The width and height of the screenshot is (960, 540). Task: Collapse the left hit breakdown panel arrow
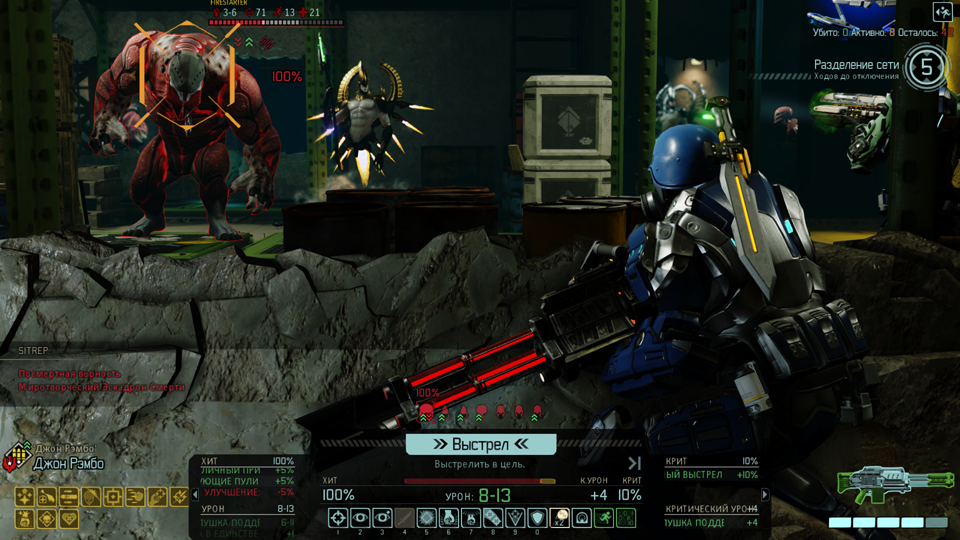pos(195,495)
